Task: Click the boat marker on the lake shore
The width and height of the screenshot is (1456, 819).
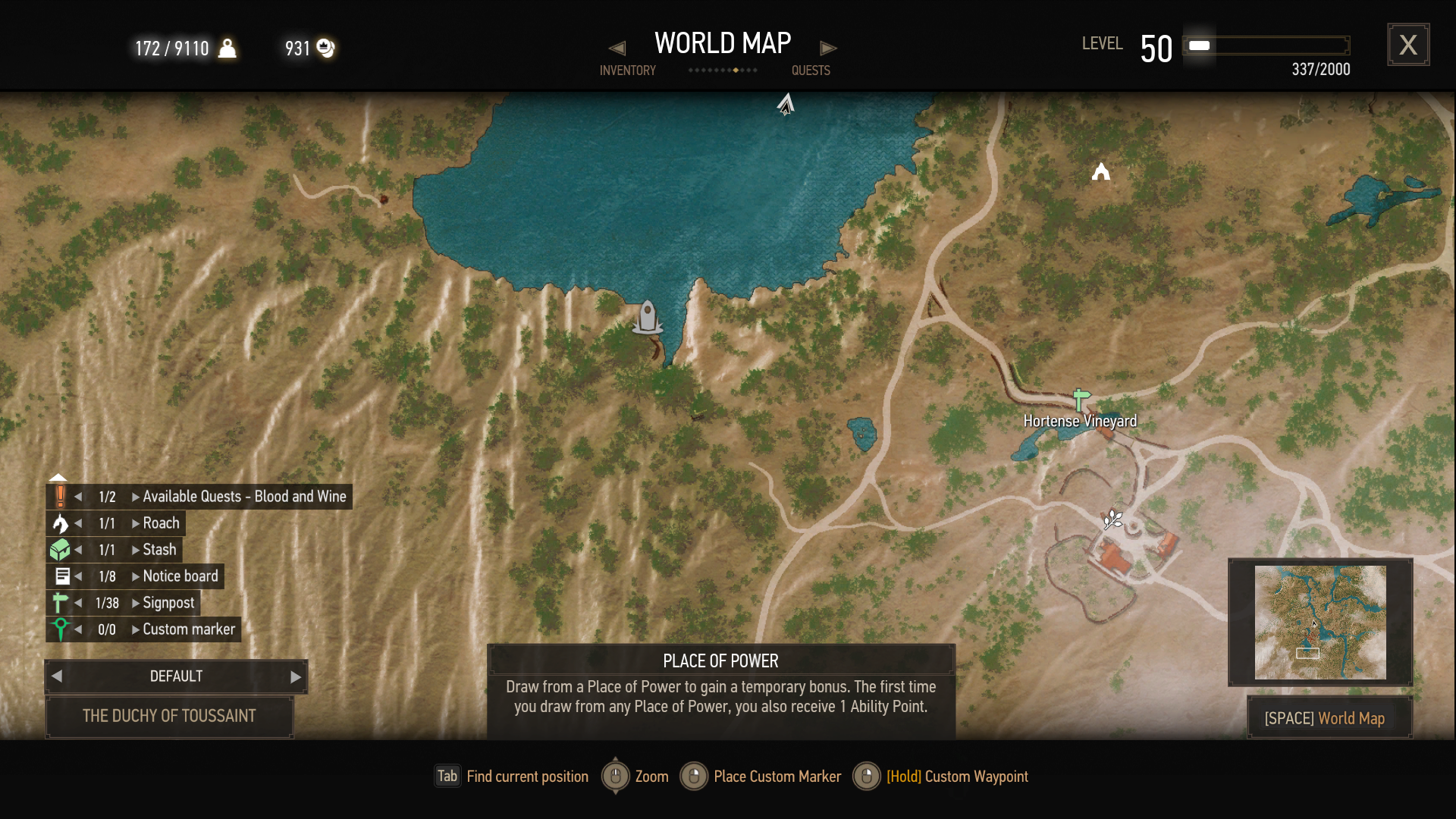Action: point(648,317)
